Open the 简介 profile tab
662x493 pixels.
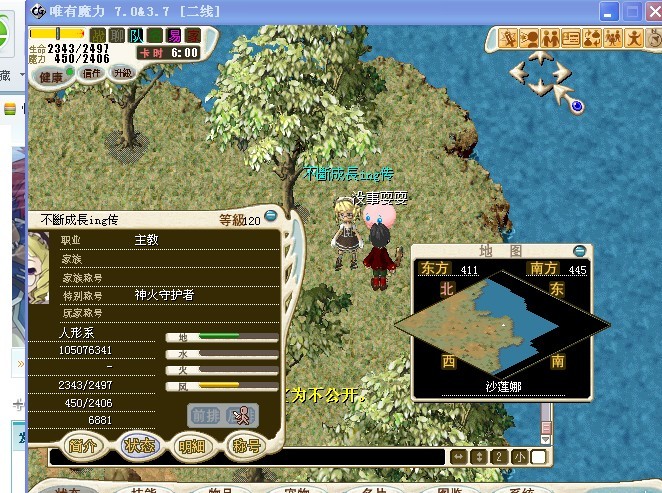pos(84,445)
